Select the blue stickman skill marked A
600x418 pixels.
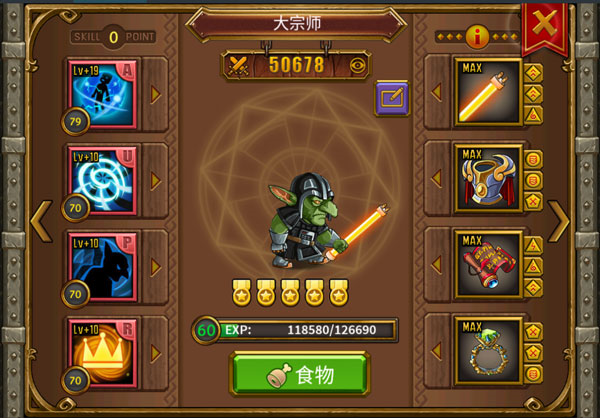pyautogui.click(x=103, y=92)
